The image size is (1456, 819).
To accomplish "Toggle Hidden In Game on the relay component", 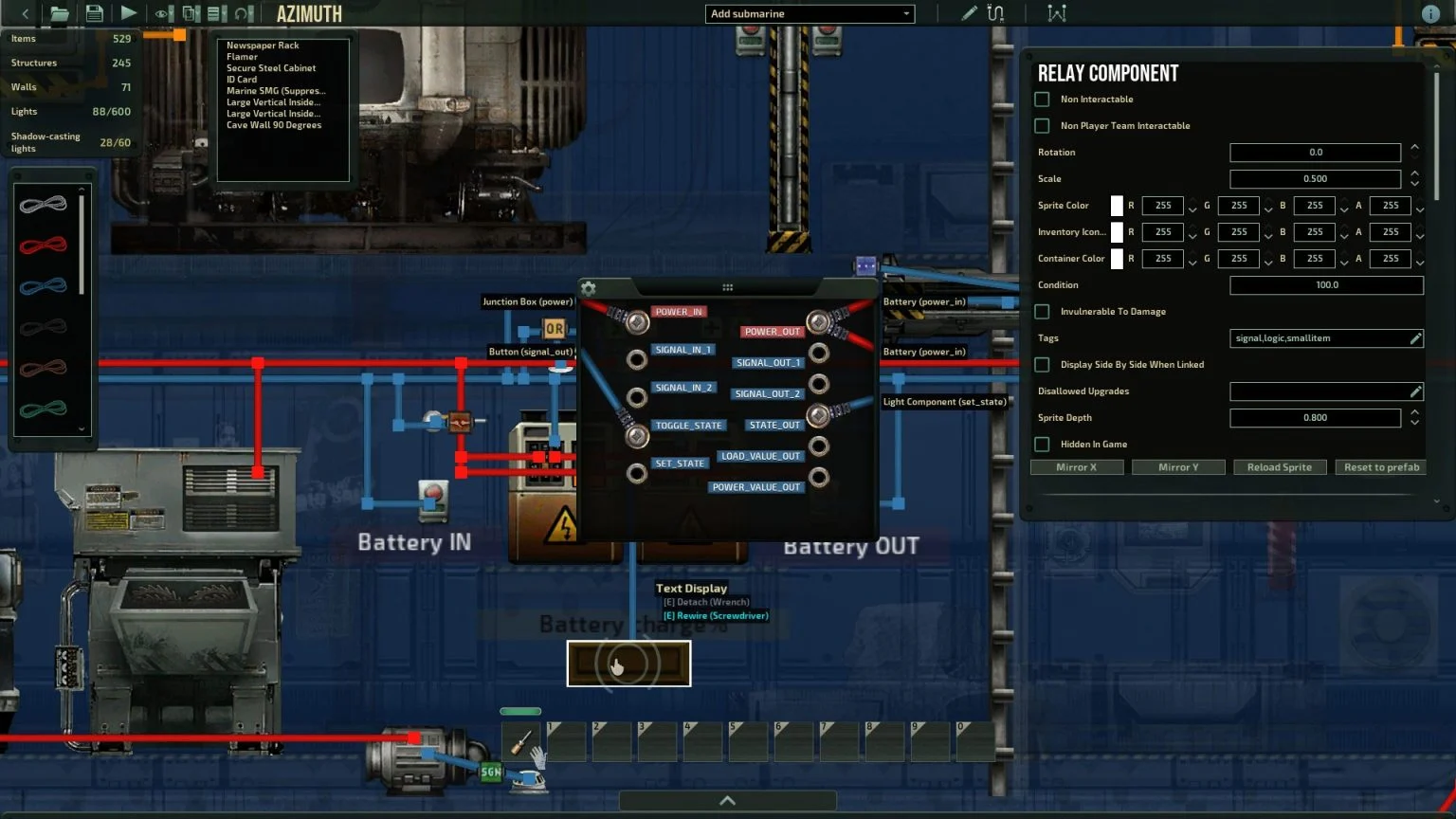I will click(1042, 444).
